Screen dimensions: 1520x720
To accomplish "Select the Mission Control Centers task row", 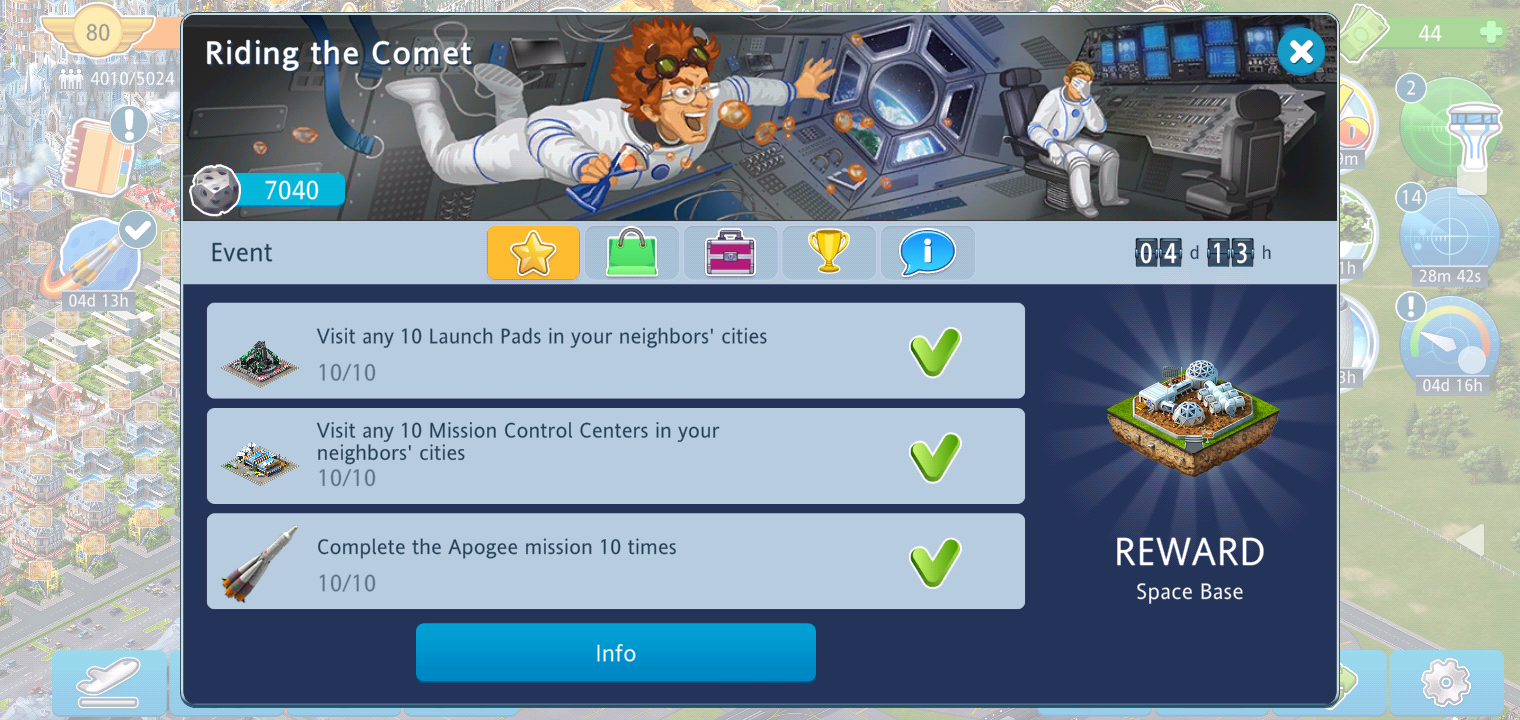I will [x=615, y=455].
